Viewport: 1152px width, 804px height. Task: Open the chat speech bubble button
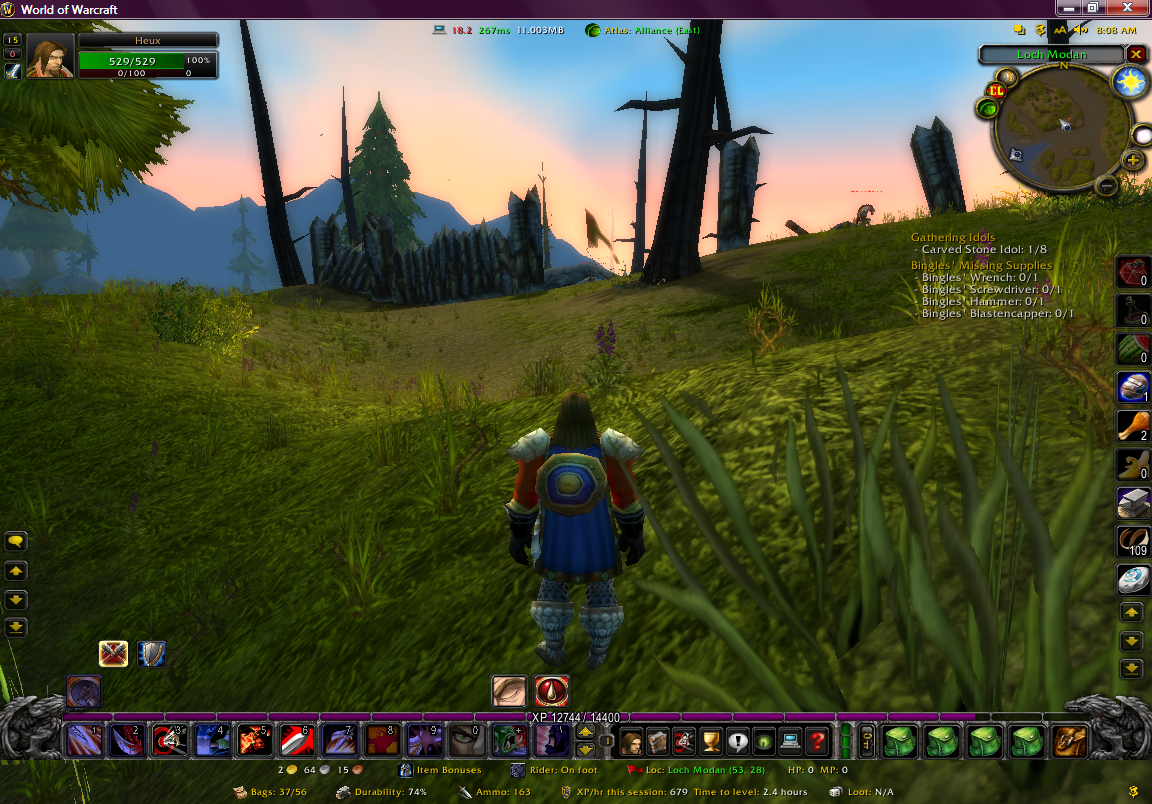(x=16, y=541)
